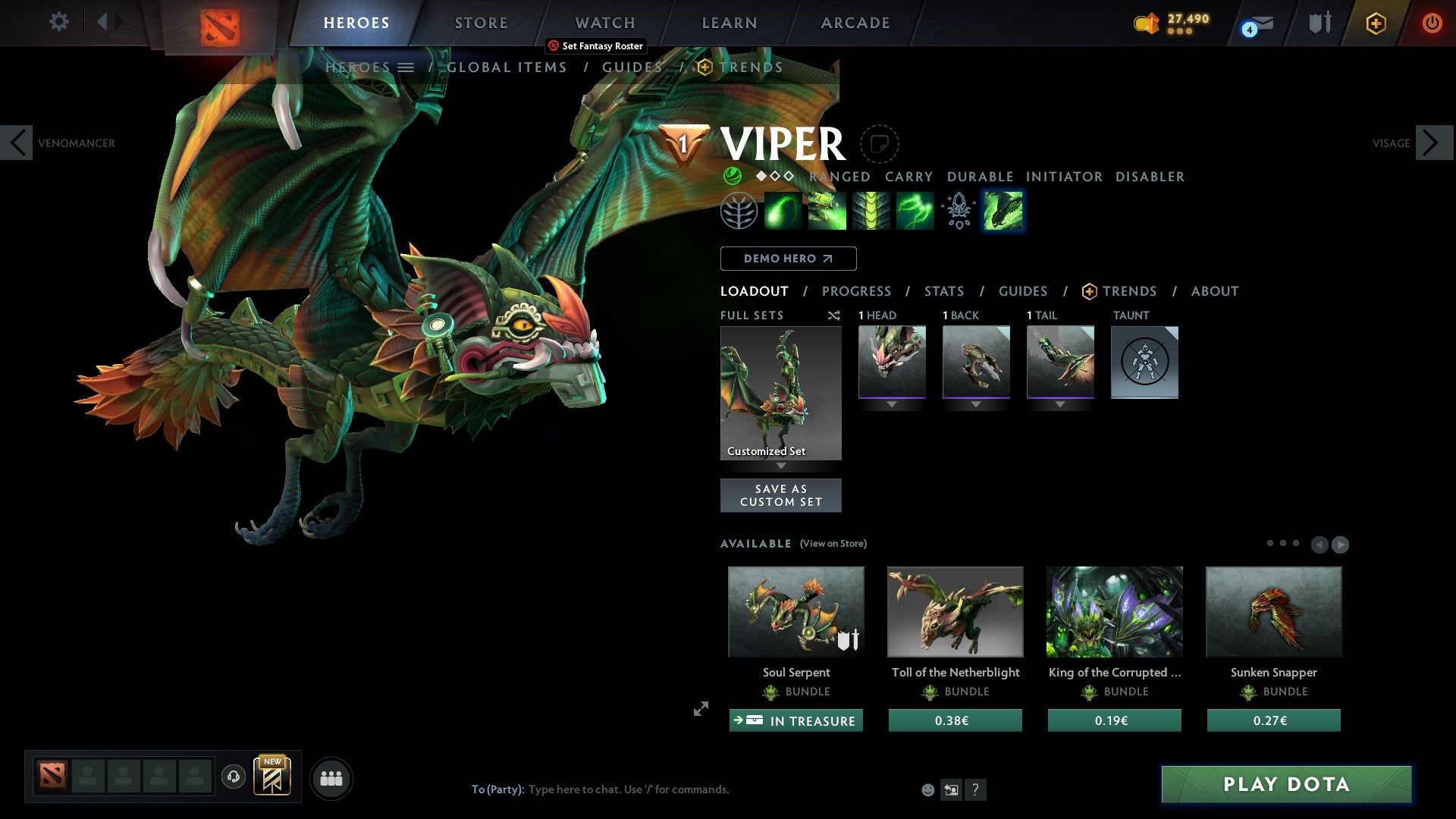Select the Taunt slot placeholder

1144,362
